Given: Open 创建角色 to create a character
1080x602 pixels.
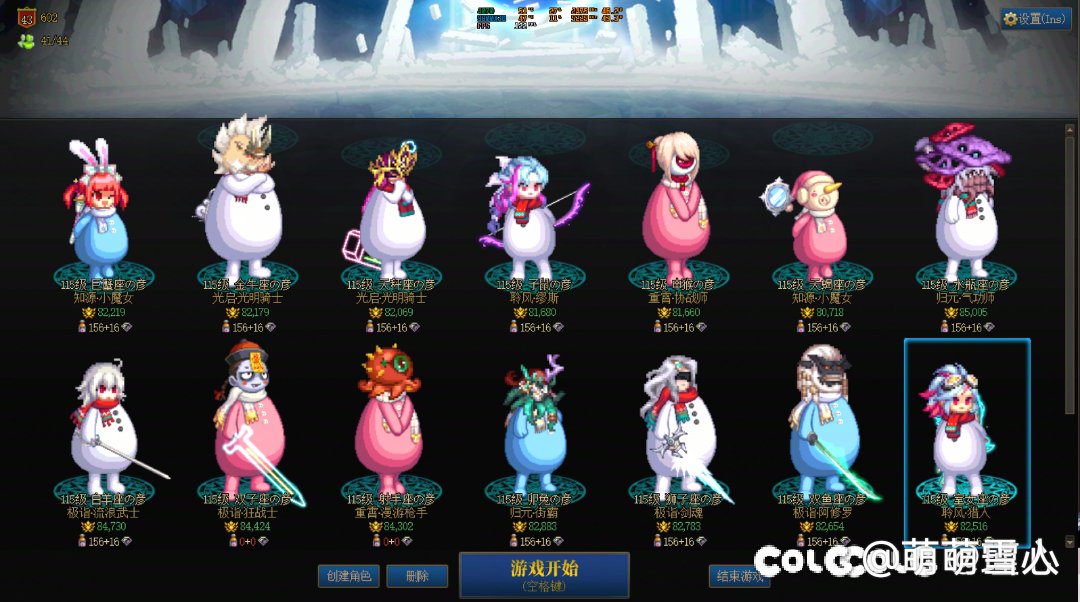Looking at the screenshot, I should (349, 576).
